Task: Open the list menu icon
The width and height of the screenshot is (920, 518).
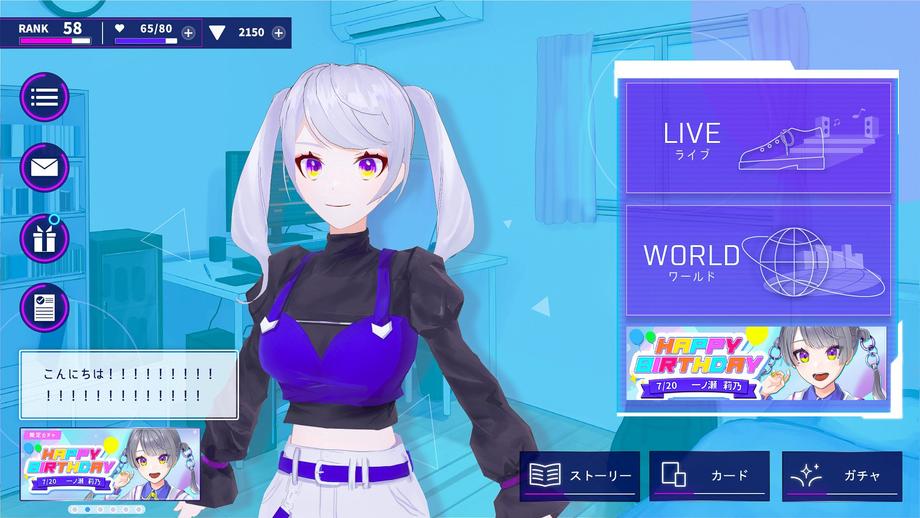Action: (x=44, y=97)
